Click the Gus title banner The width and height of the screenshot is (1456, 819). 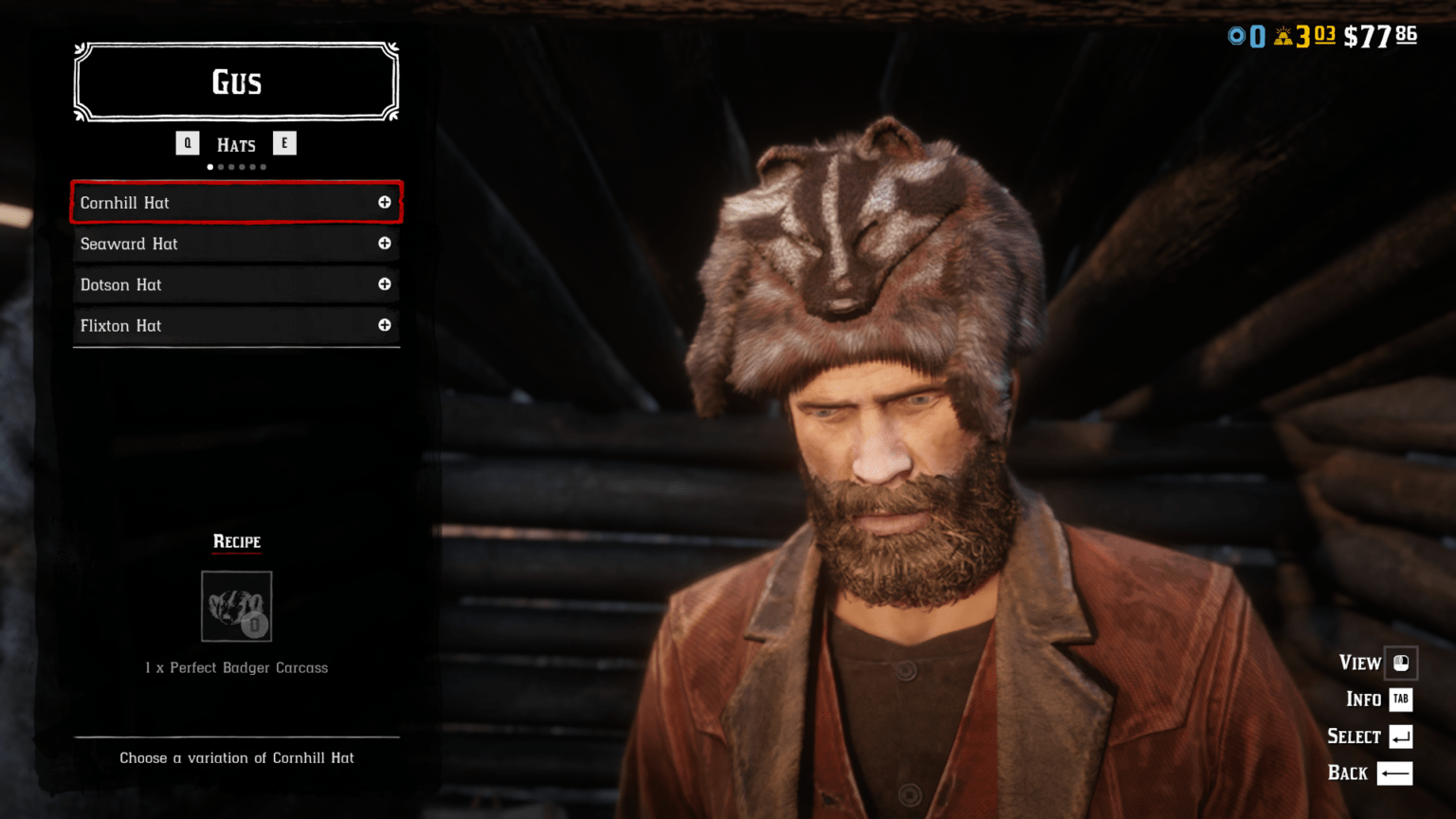tap(236, 82)
